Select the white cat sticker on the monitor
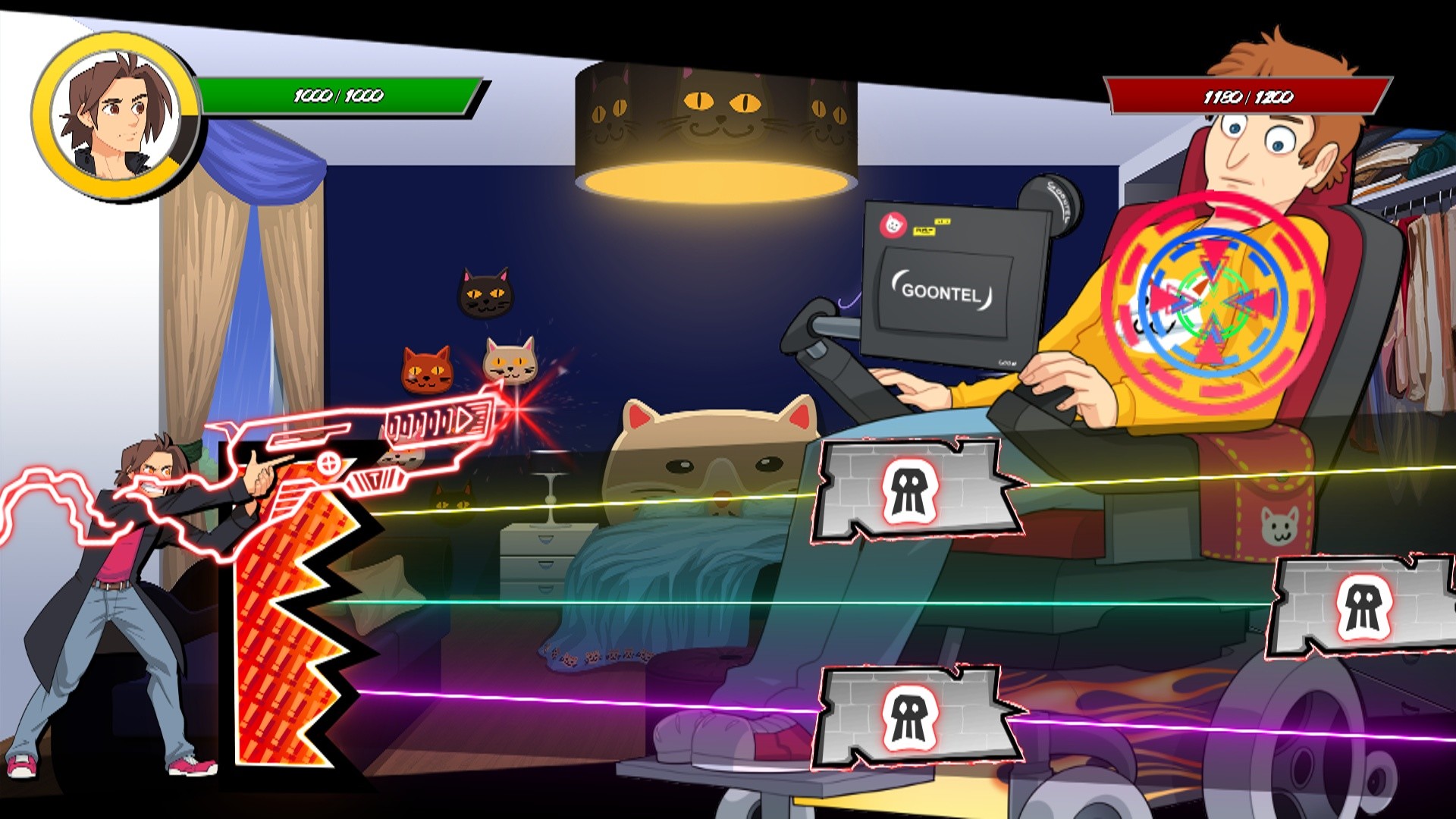 (893, 224)
